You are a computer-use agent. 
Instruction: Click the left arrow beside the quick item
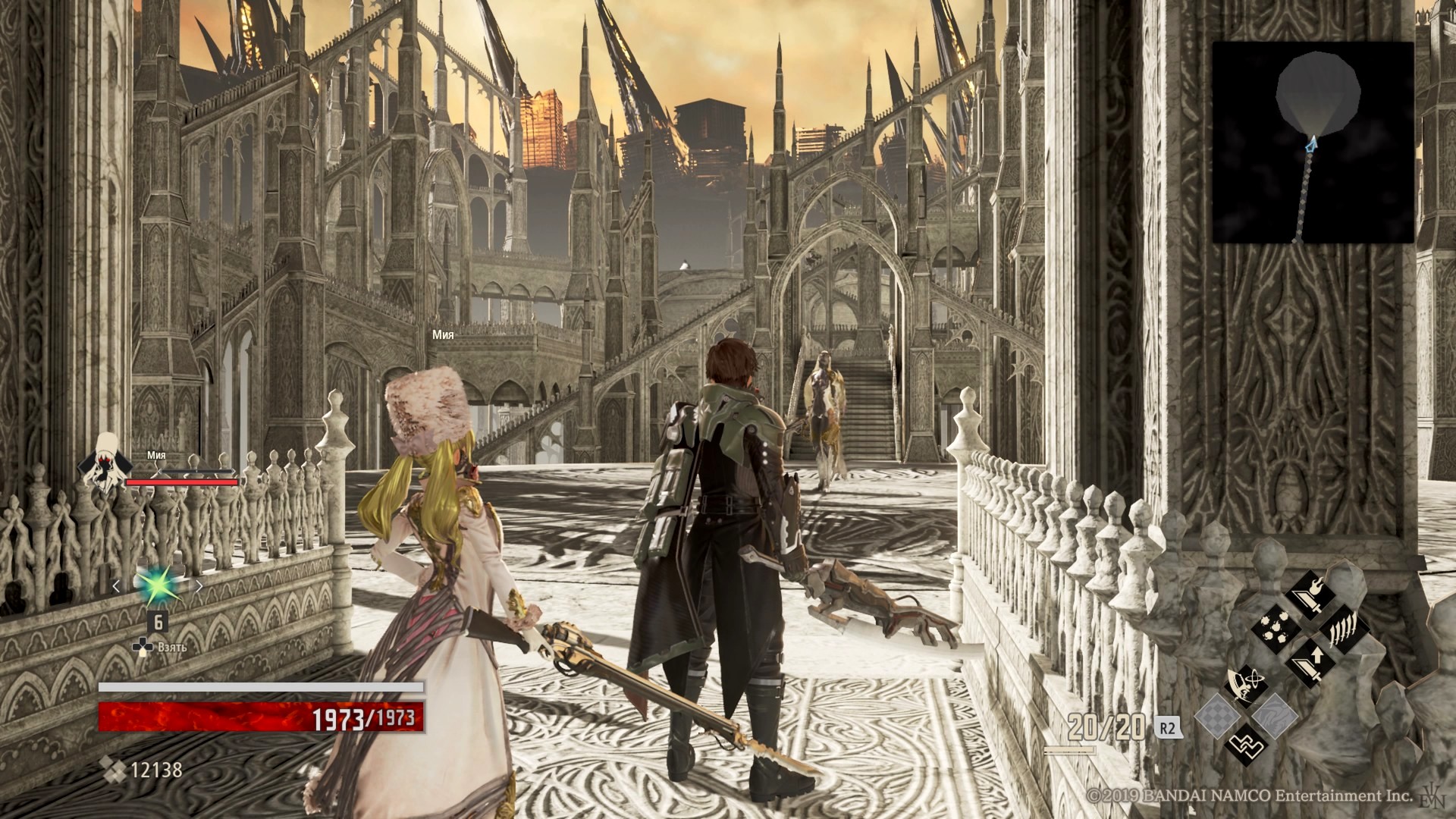point(116,585)
